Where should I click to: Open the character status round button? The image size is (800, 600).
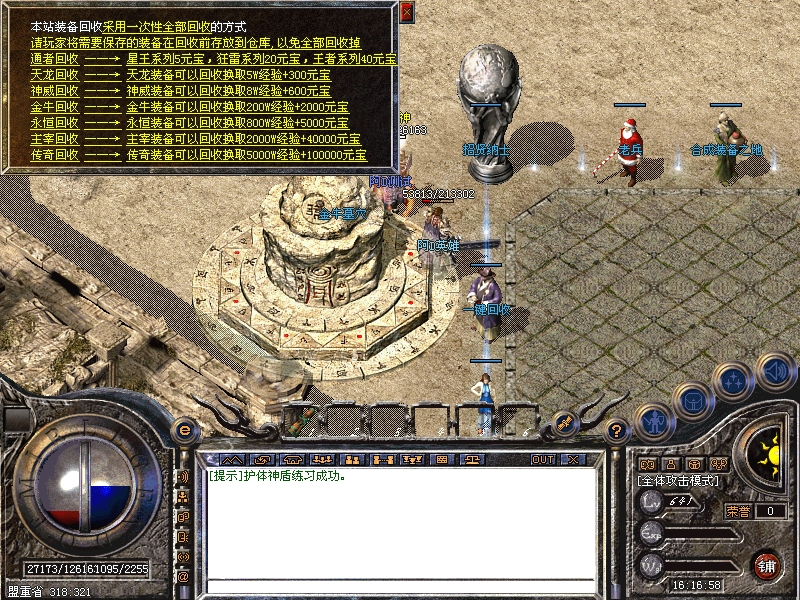coord(652,422)
